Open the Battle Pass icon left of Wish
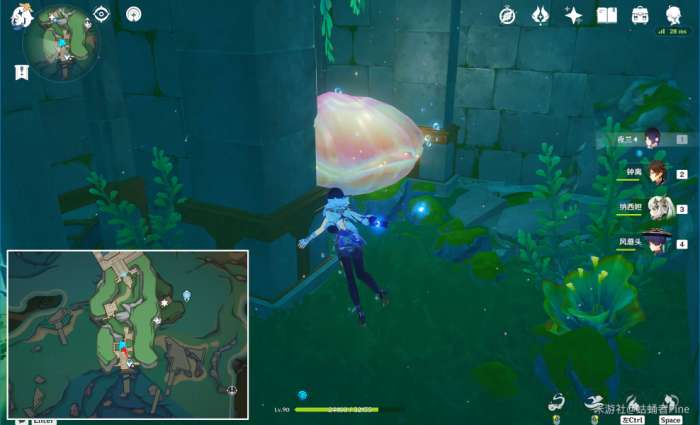 point(541,15)
